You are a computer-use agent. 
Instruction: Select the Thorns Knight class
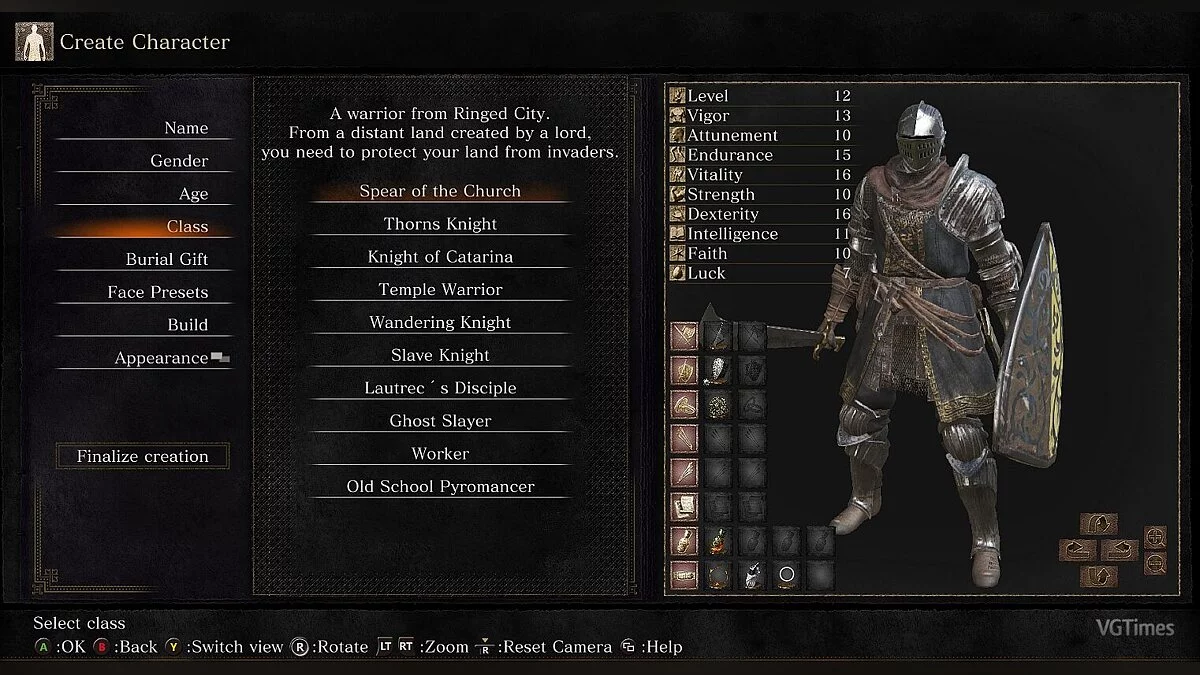440,224
